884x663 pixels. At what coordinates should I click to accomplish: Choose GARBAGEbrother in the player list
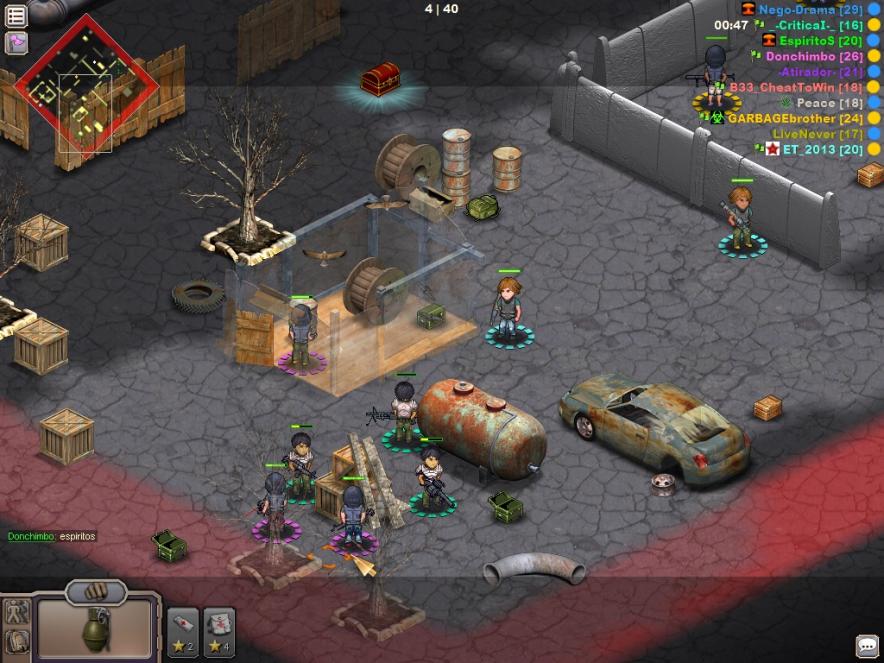(x=795, y=118)
